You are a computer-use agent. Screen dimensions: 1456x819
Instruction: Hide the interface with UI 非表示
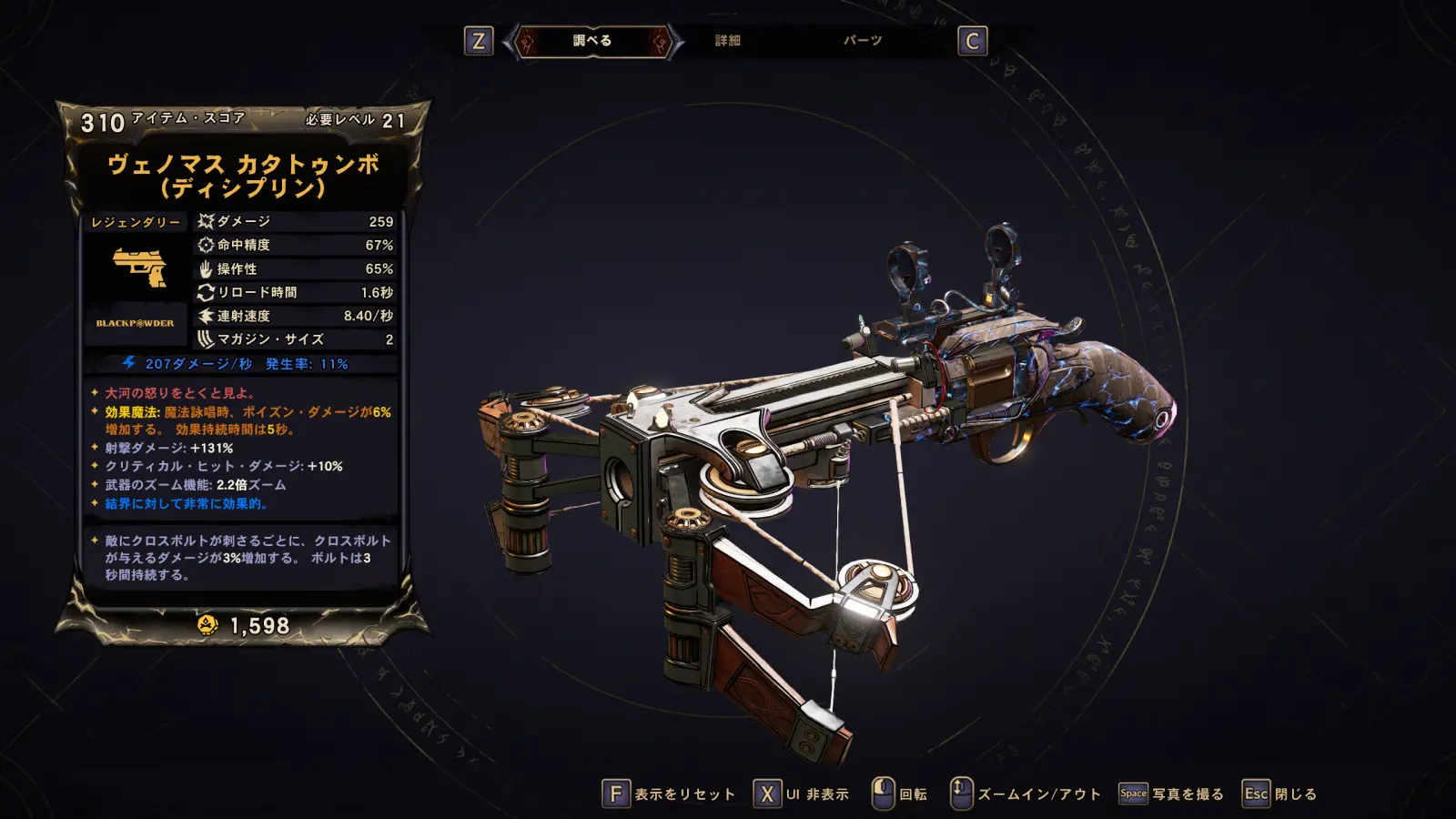tap(802, 794)
